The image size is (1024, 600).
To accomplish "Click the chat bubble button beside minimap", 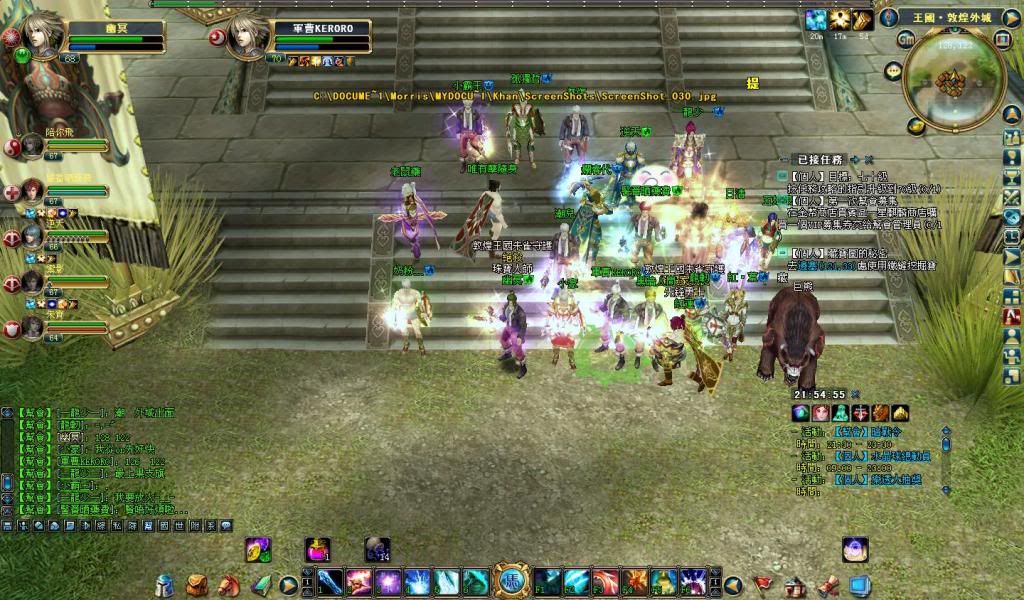I will click(x=893, y=70).
